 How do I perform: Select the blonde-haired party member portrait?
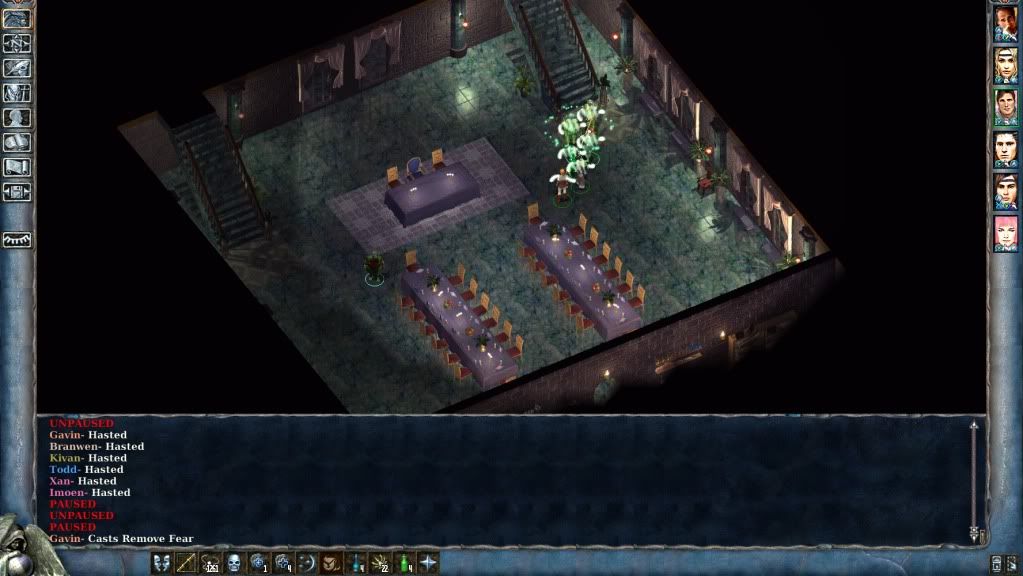(1005, 66)
